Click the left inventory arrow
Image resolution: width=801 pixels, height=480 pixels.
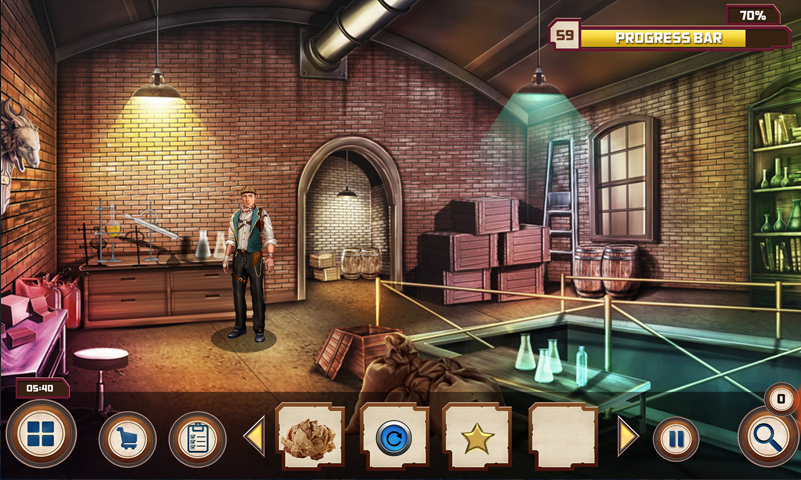[254, 437]
